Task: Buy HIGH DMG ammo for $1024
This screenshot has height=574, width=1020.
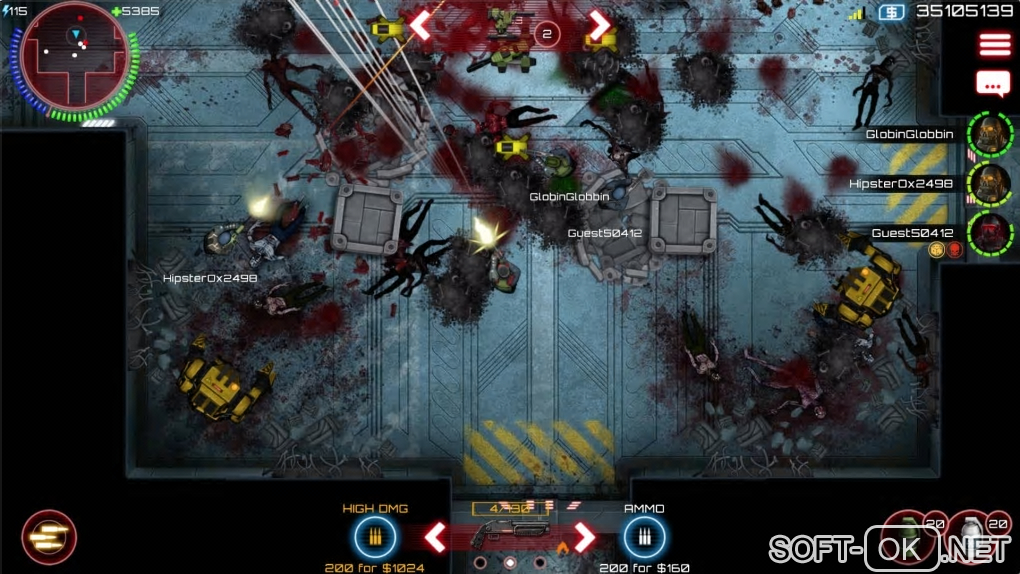Action: [x=375, y=538]
